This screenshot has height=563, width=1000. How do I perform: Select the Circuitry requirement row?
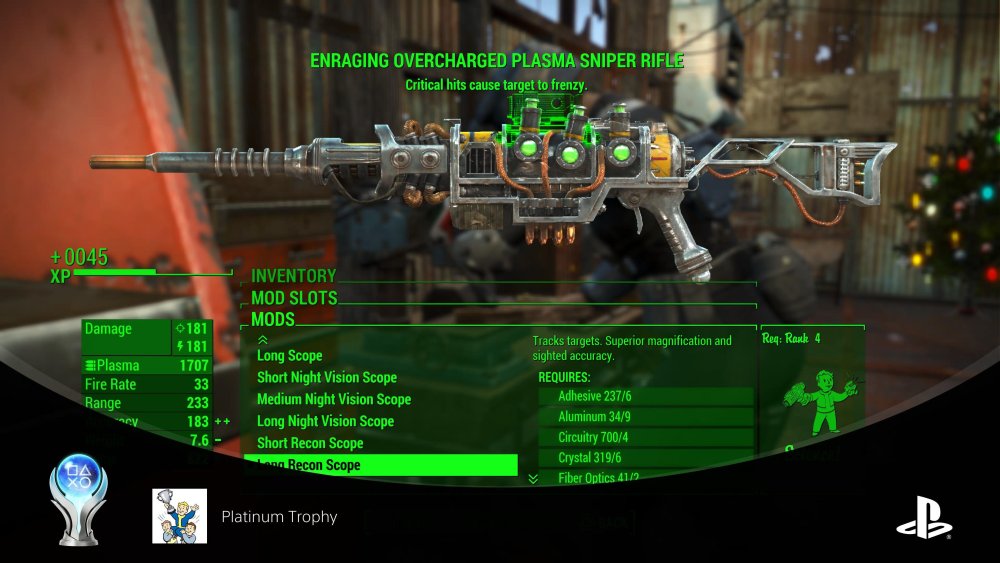click(645, 438)
